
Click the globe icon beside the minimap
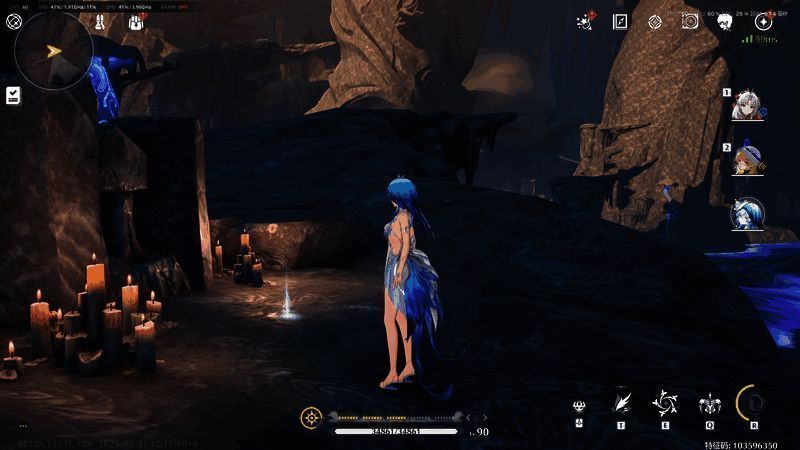pyautogui.click(x=14, y=22)
